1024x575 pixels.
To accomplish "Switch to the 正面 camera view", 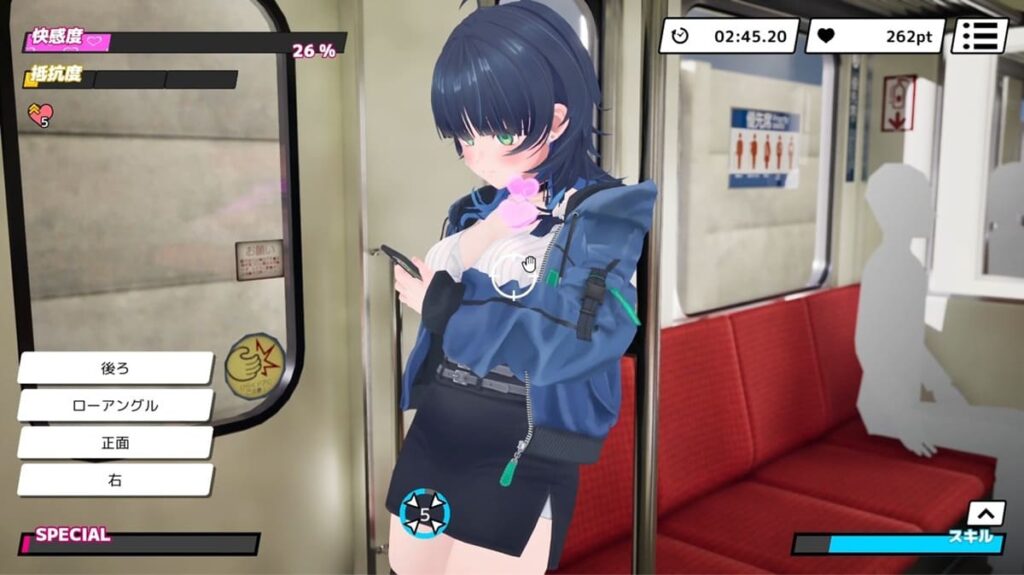I will [x=115, y=442].
